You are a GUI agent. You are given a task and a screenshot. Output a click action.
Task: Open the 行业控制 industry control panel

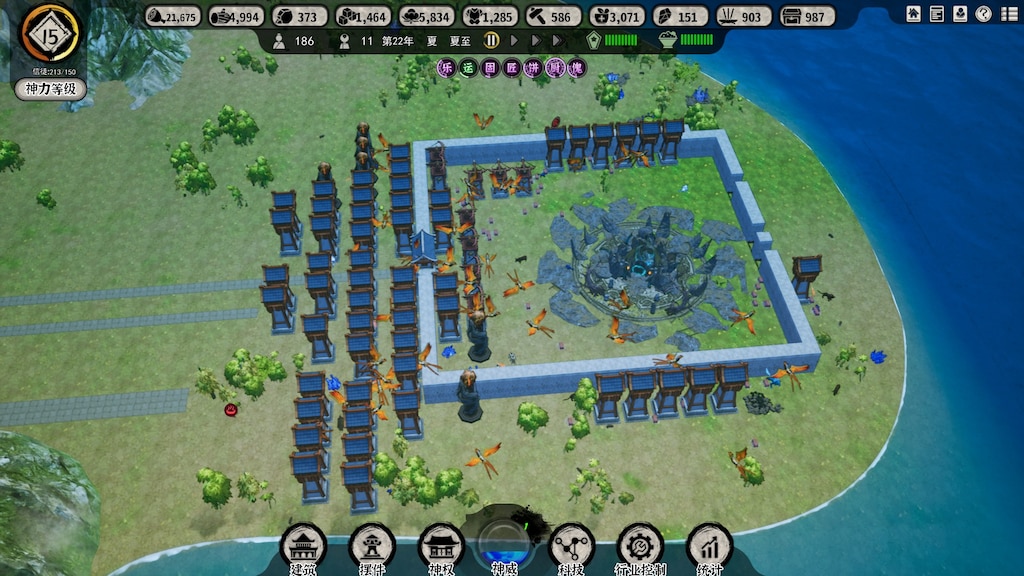tap(640, 546)
